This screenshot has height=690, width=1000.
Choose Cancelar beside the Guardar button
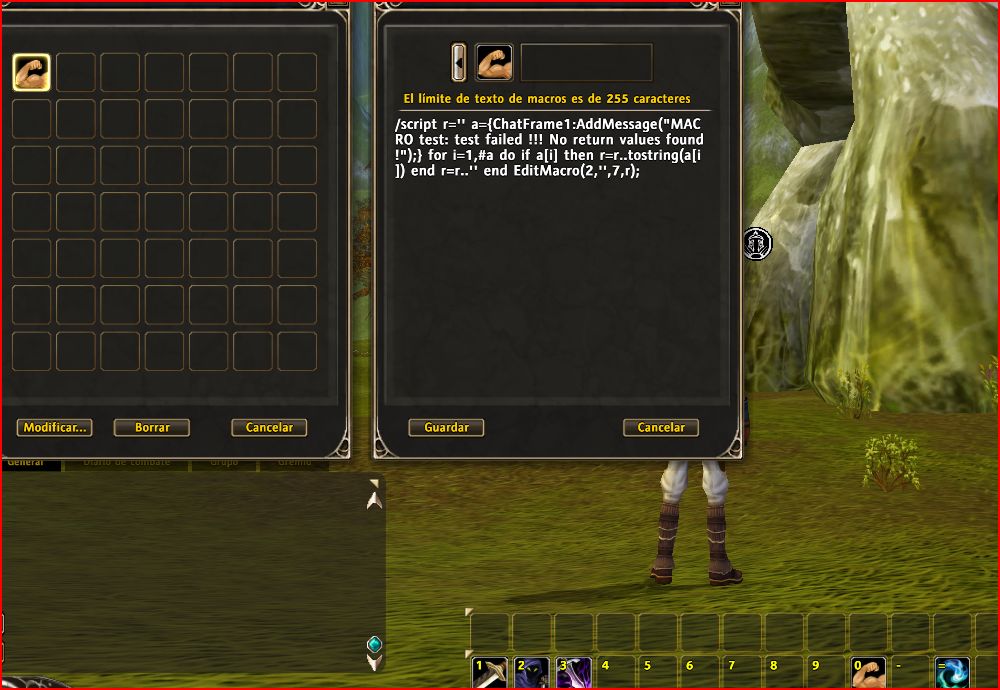(661, 427)
